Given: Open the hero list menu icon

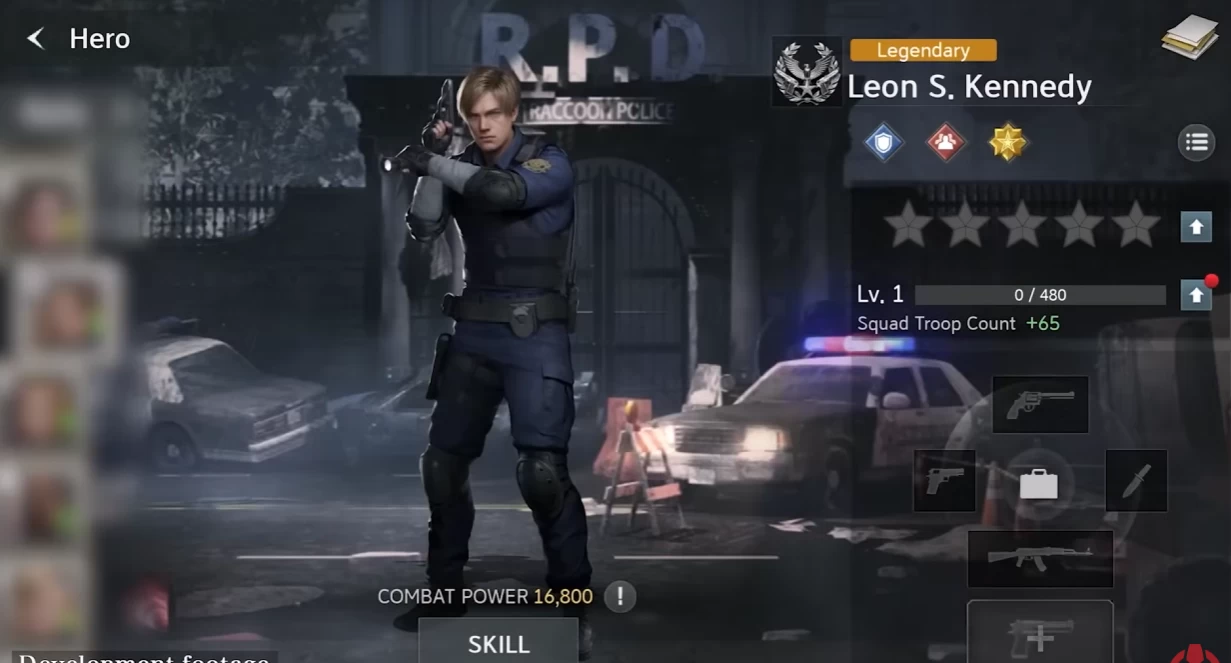Looking at the screenshot, I should [1197, 142].
